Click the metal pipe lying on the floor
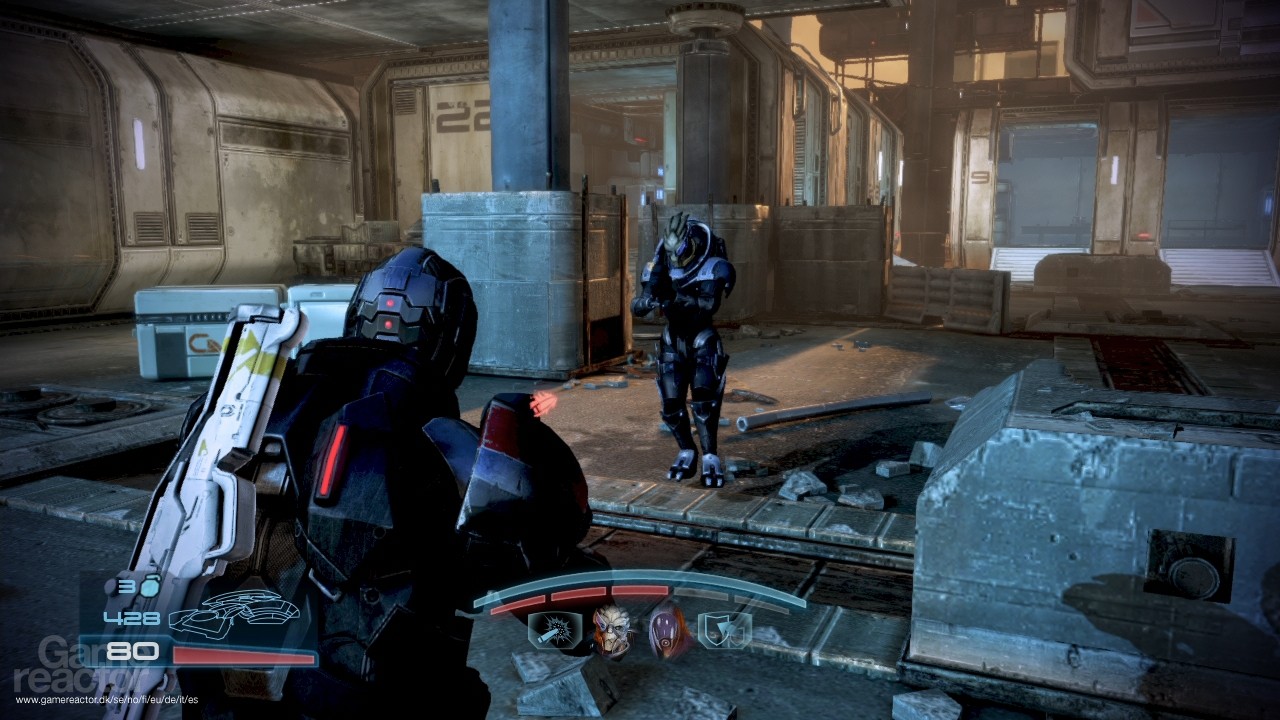 (790, 415)
